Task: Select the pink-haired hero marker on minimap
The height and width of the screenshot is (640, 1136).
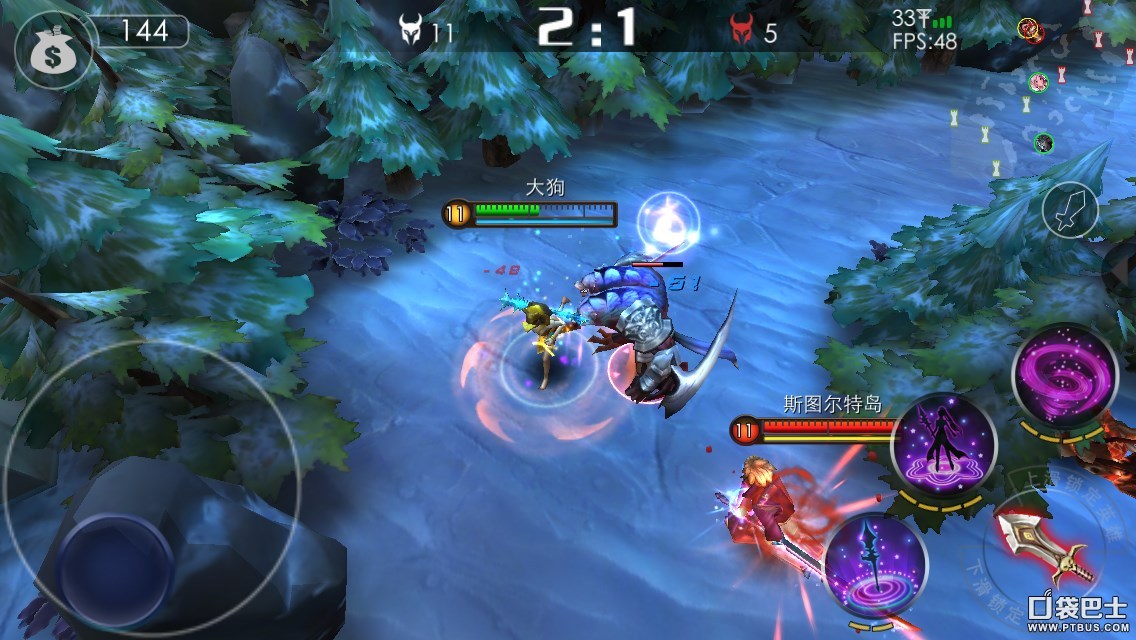Action: [1037, 81]
